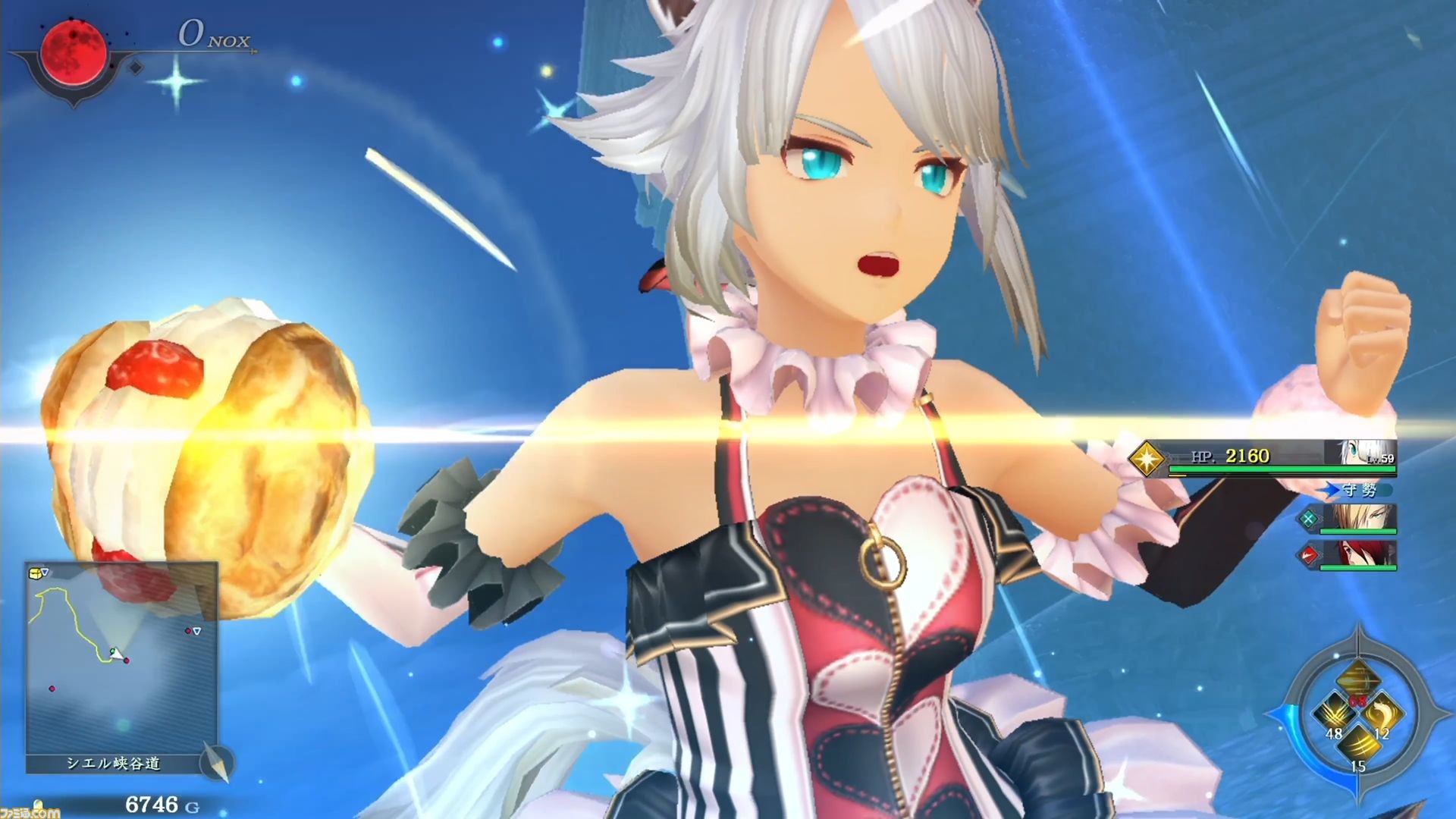Toggle the 守勢 defensive stance indicator
Image resolution: width=1456 pixels, height=819 pixels.
(x=1360, y=490)
